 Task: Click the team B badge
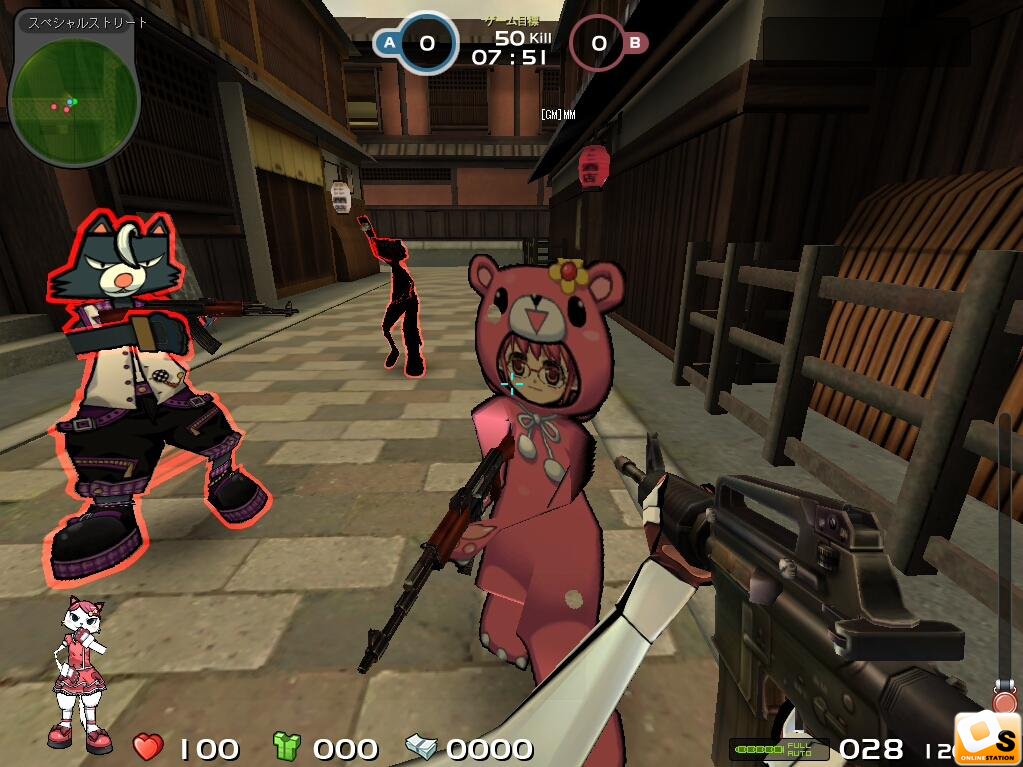(x=634, y=43)
